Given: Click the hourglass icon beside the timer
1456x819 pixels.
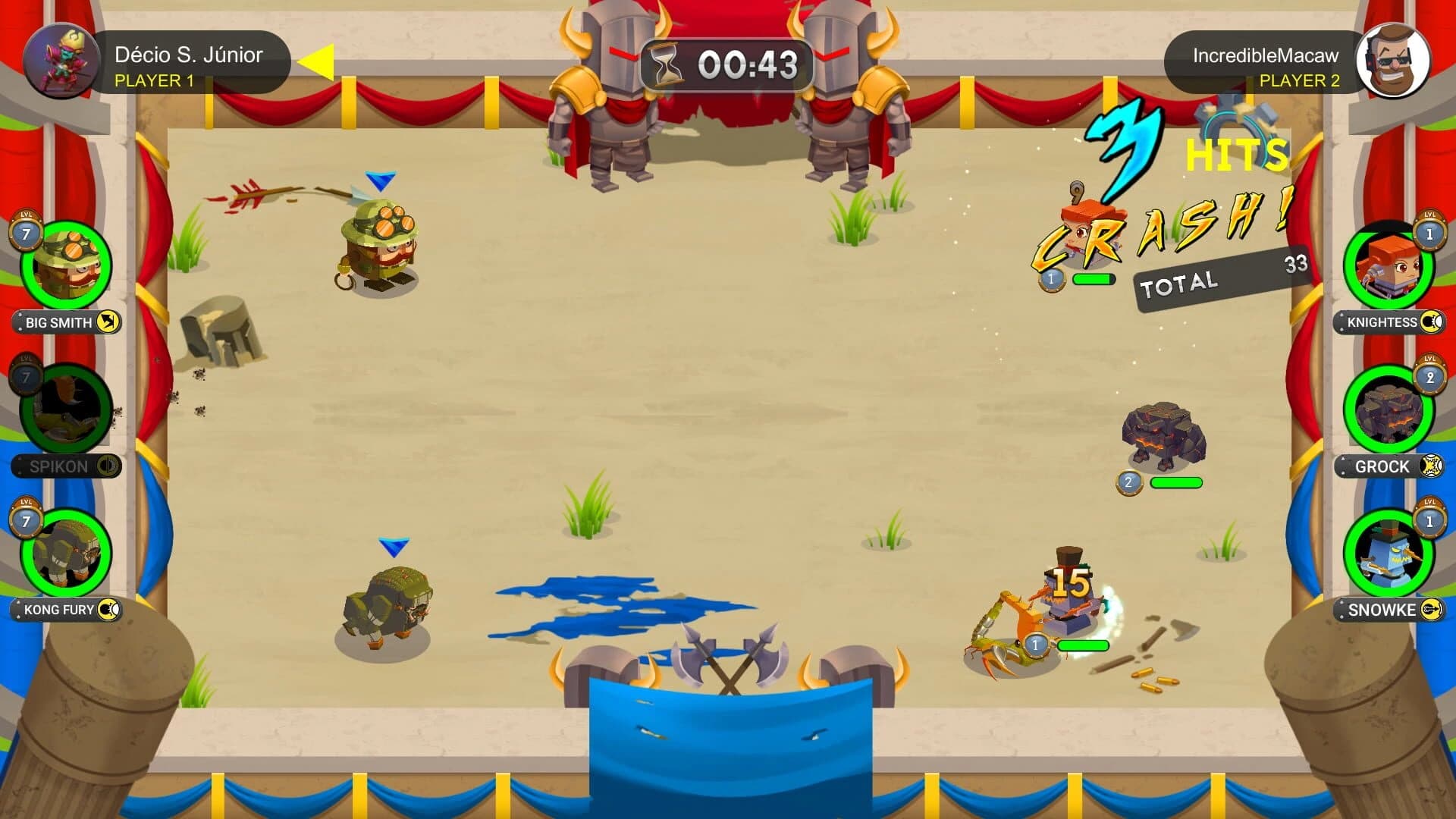Looking at the screenshot, I should (x=664, y=64).
